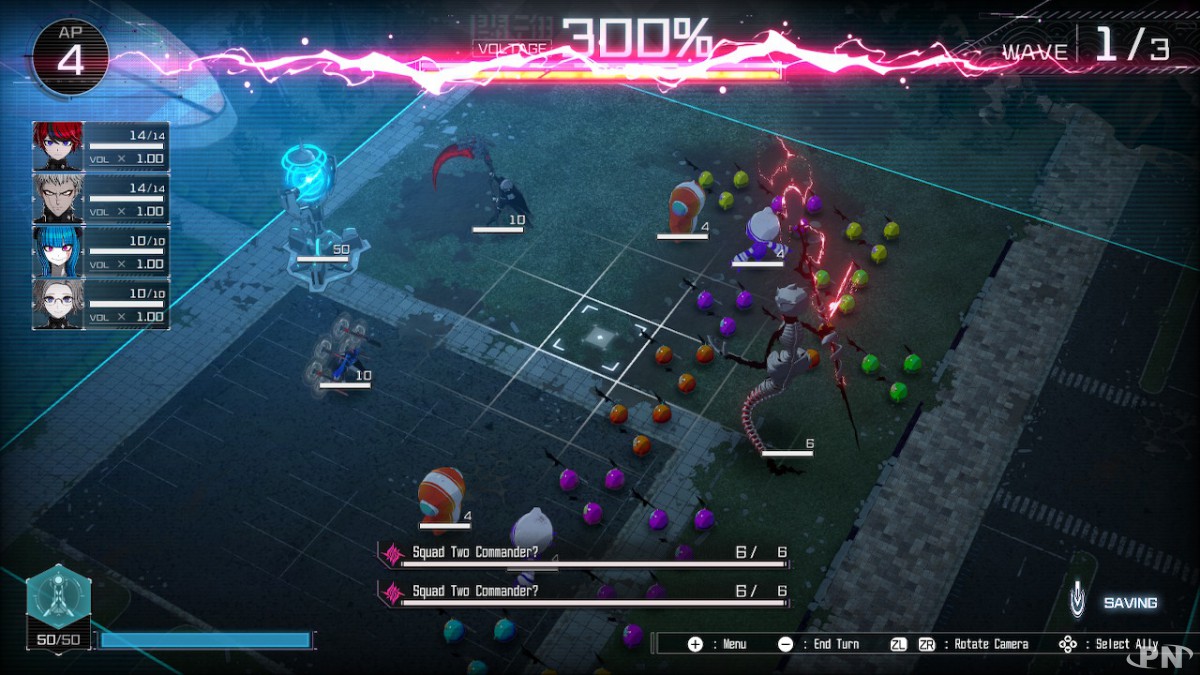Screen dimensions: 1200x675
Task: Click the highlighted grid cursor tile
Action: tap(598, 336)
